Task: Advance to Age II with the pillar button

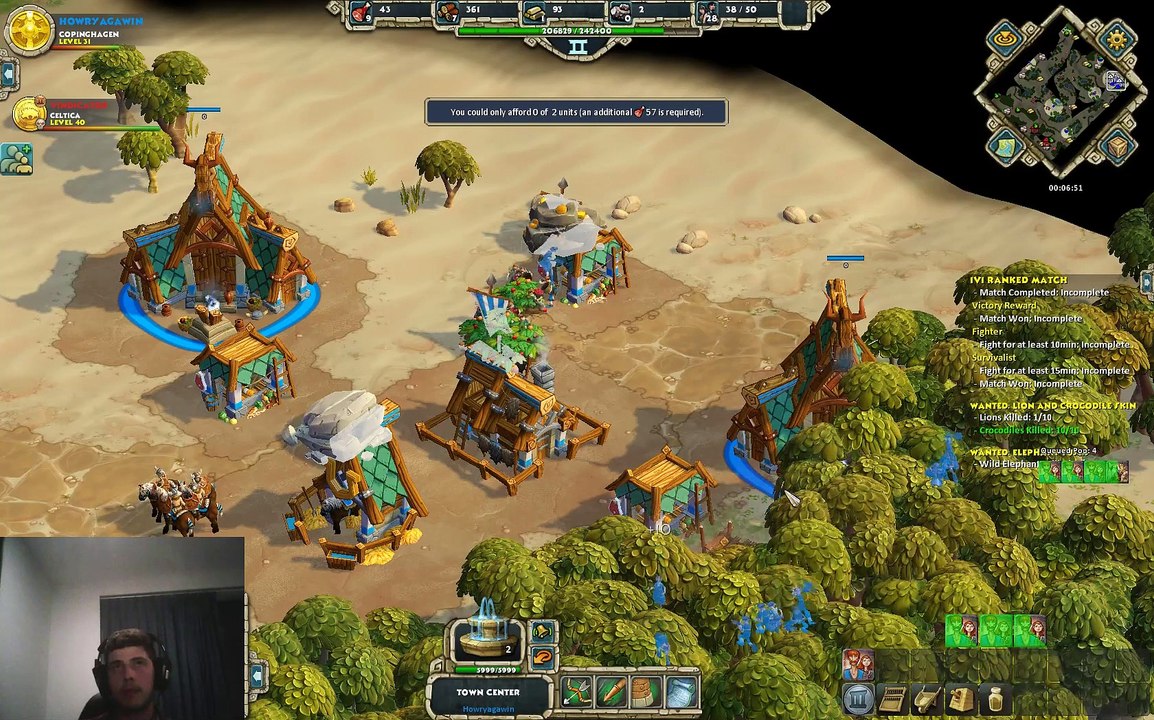Action: [x=858, y=698]
